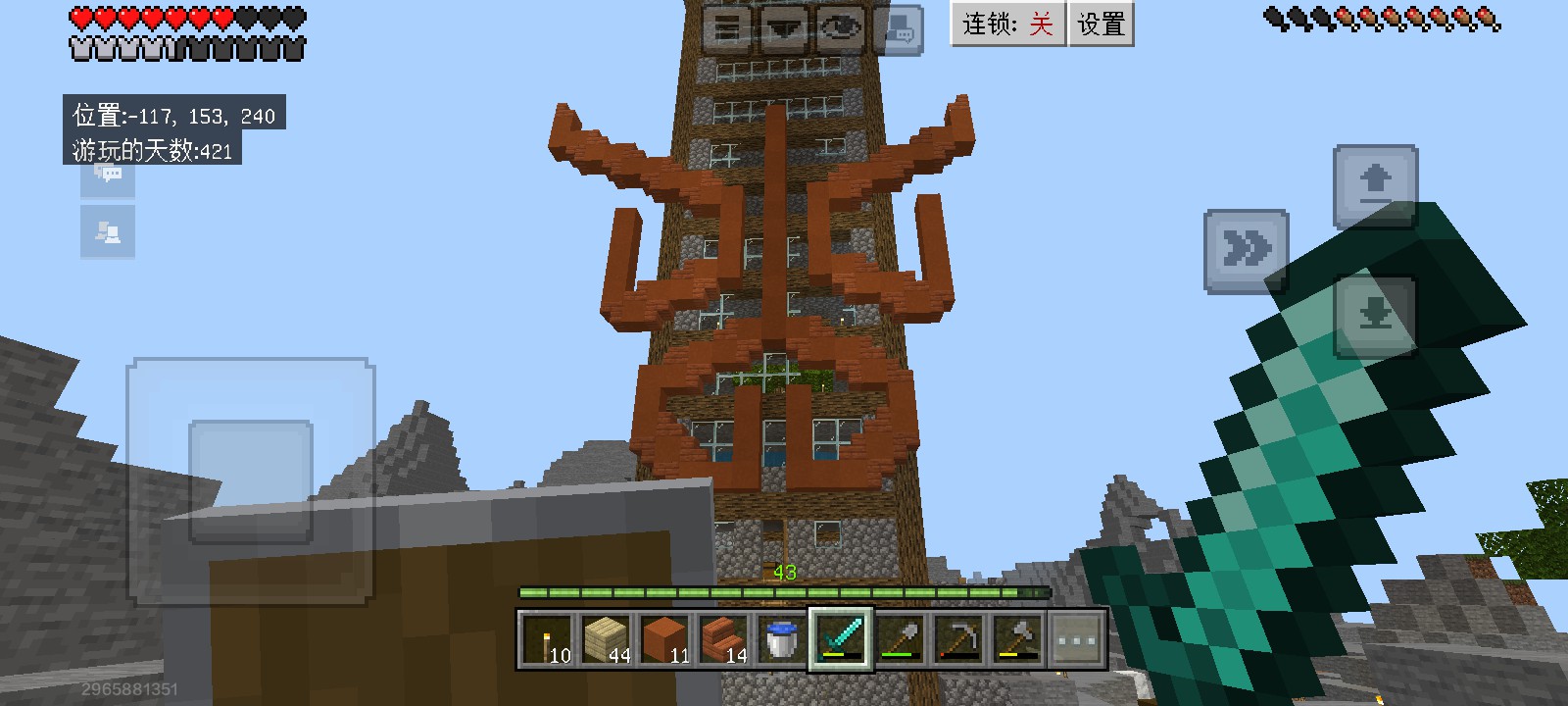Tap the sneak down-arrow button
The width and height of the screenshot is (1568, 706).
1376,316
